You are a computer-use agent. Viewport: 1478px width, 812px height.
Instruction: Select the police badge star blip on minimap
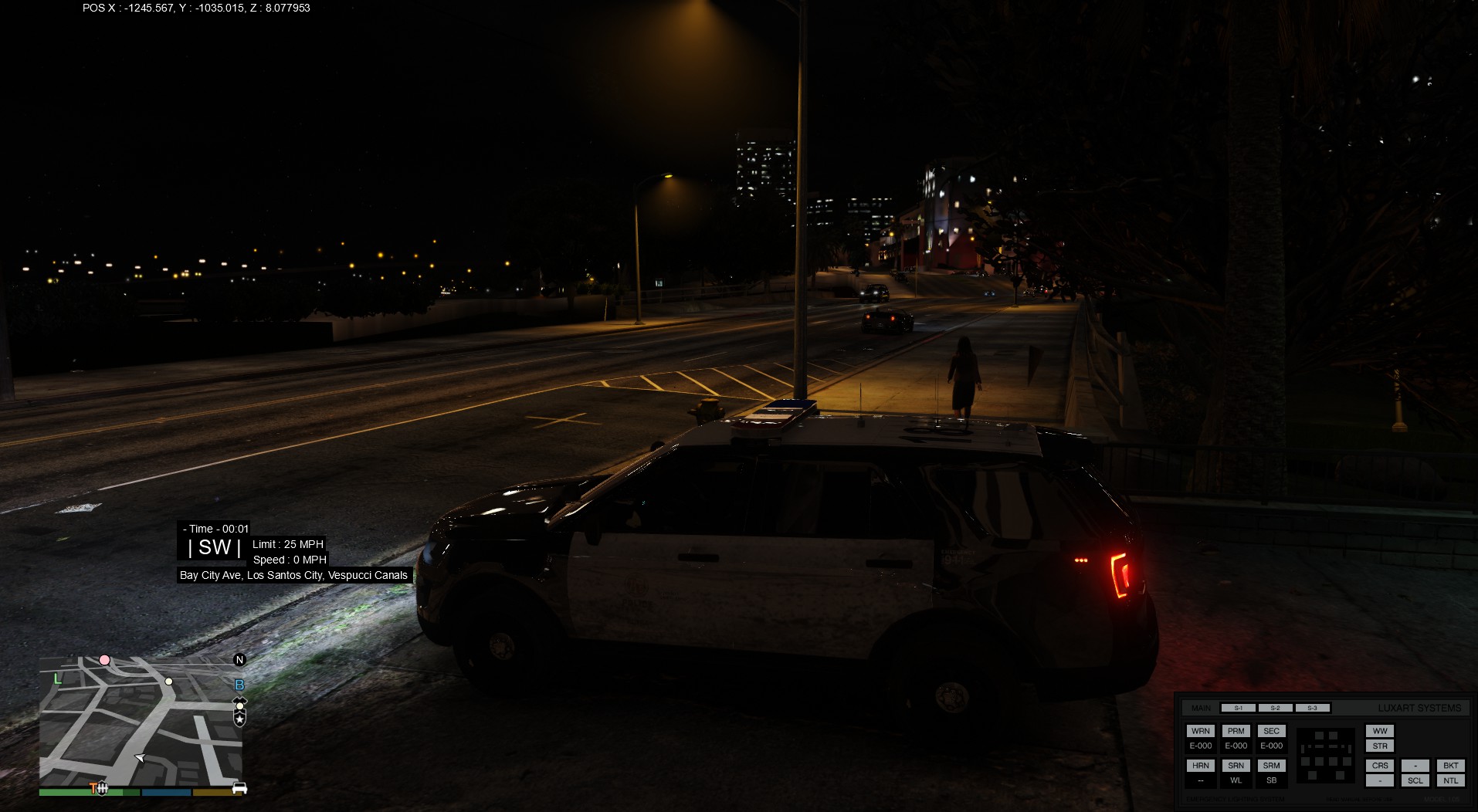(239, 719)
